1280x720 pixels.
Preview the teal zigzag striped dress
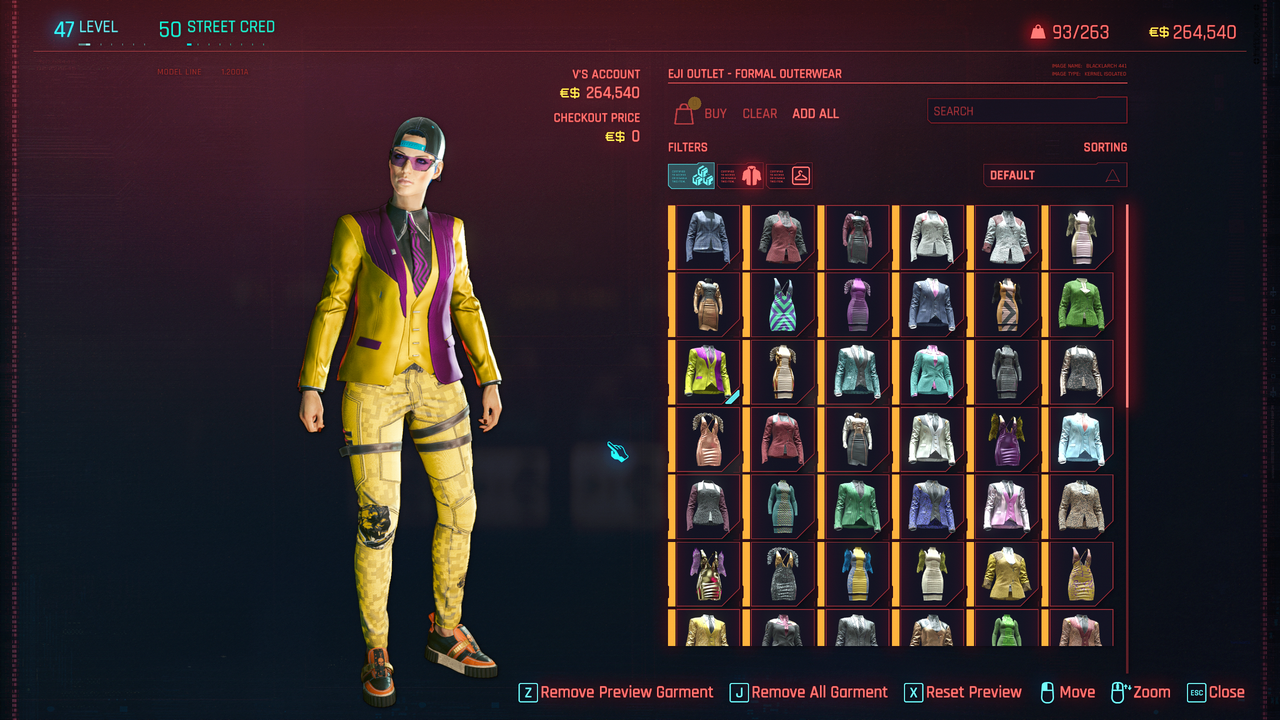point(782,304)
